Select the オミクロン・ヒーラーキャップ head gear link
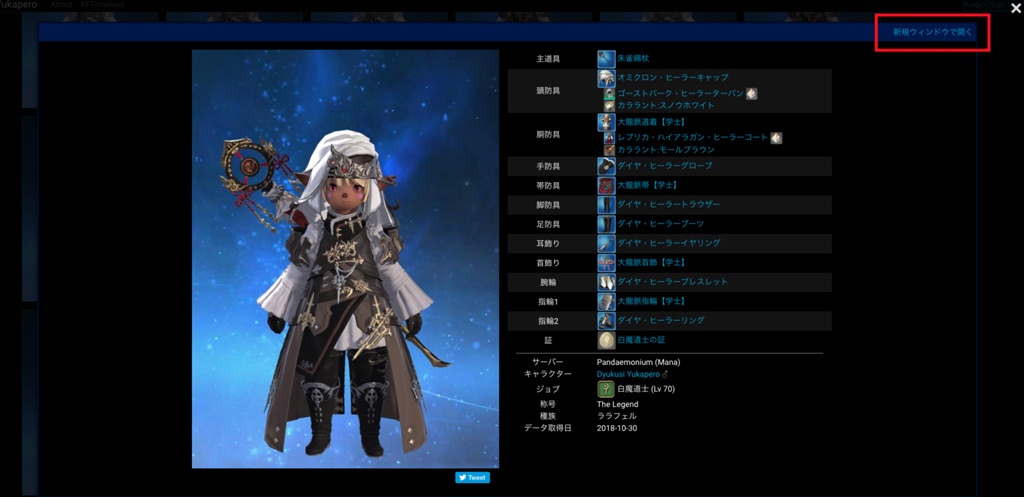The width and height of the screenshot is (1024, 497). coord(672,77)
